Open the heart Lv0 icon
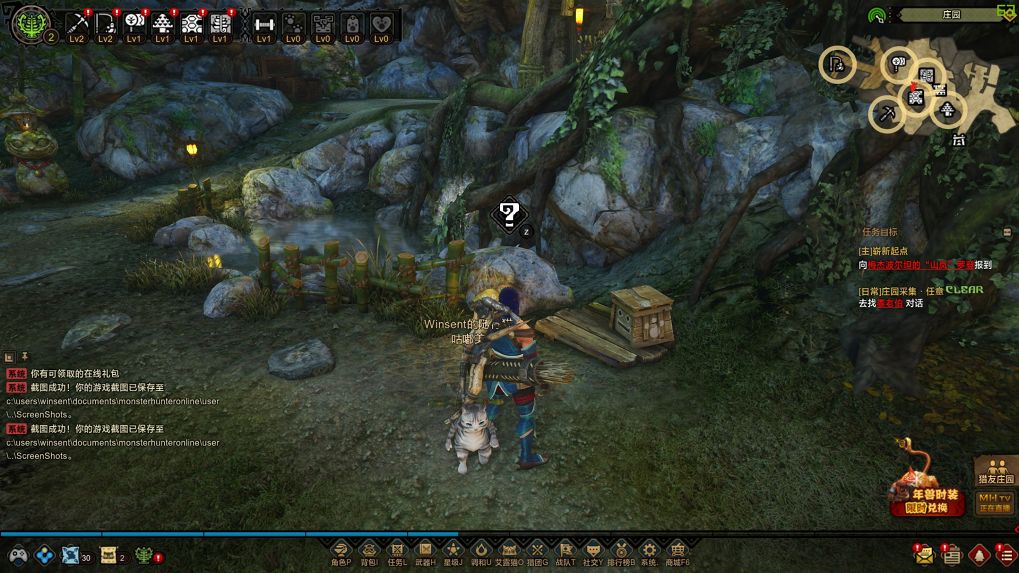This screenshot has height=573, width=1019. point(380,24)
